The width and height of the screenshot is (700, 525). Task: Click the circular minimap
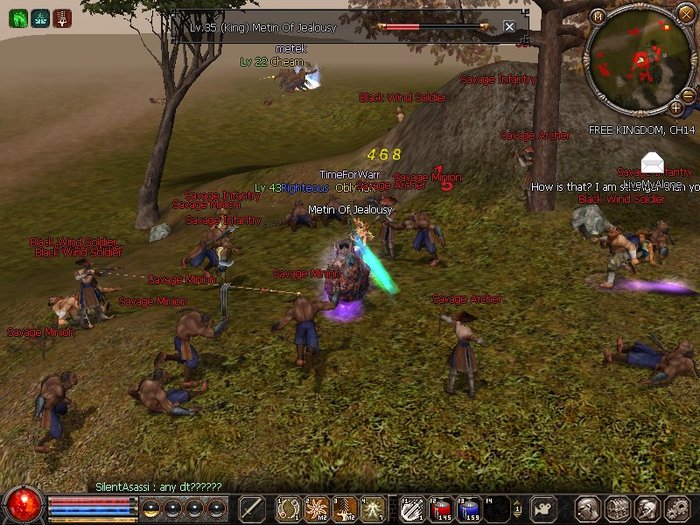[x=639, y=58]
